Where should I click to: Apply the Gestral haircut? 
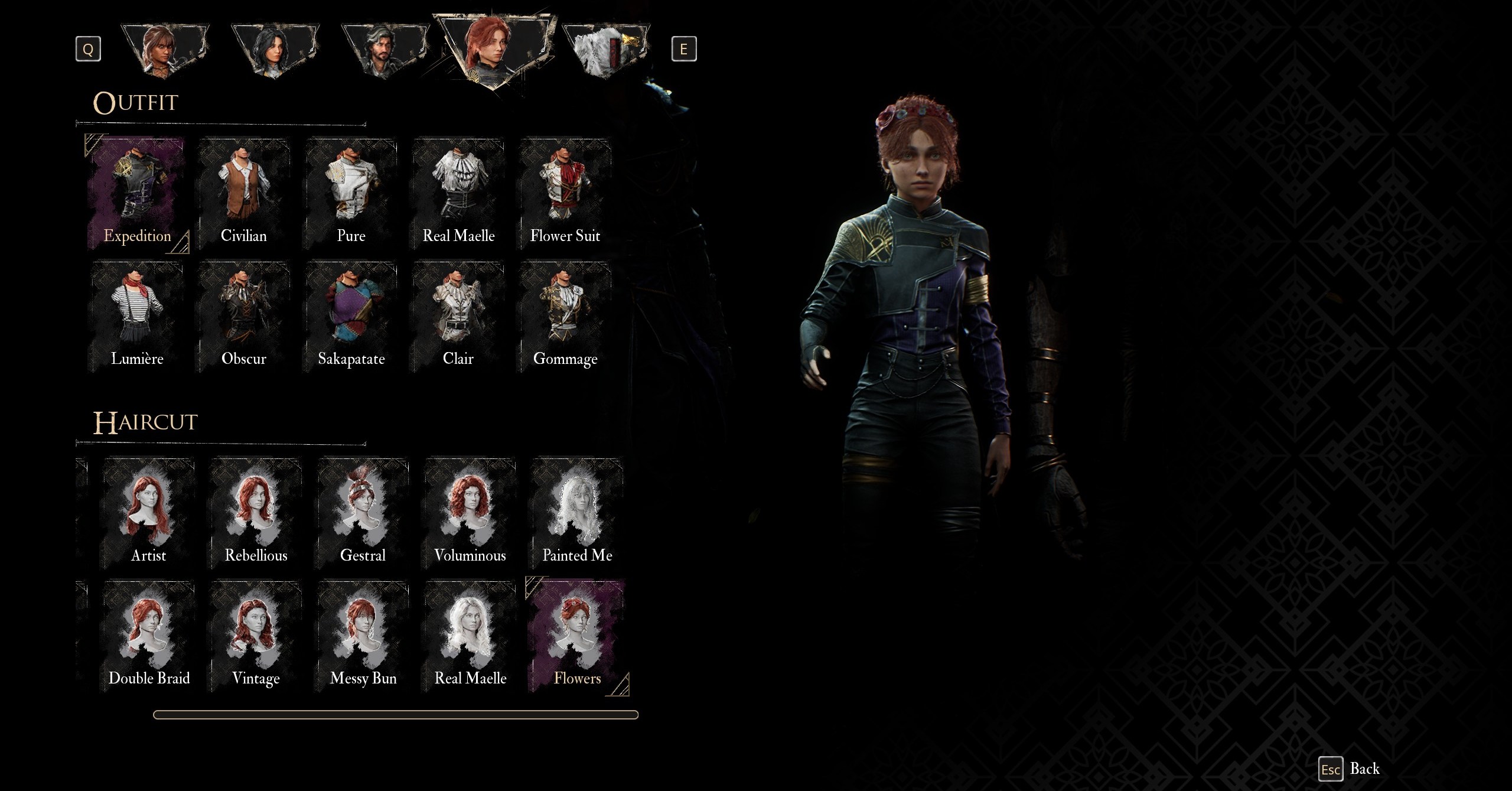(363, 513)
